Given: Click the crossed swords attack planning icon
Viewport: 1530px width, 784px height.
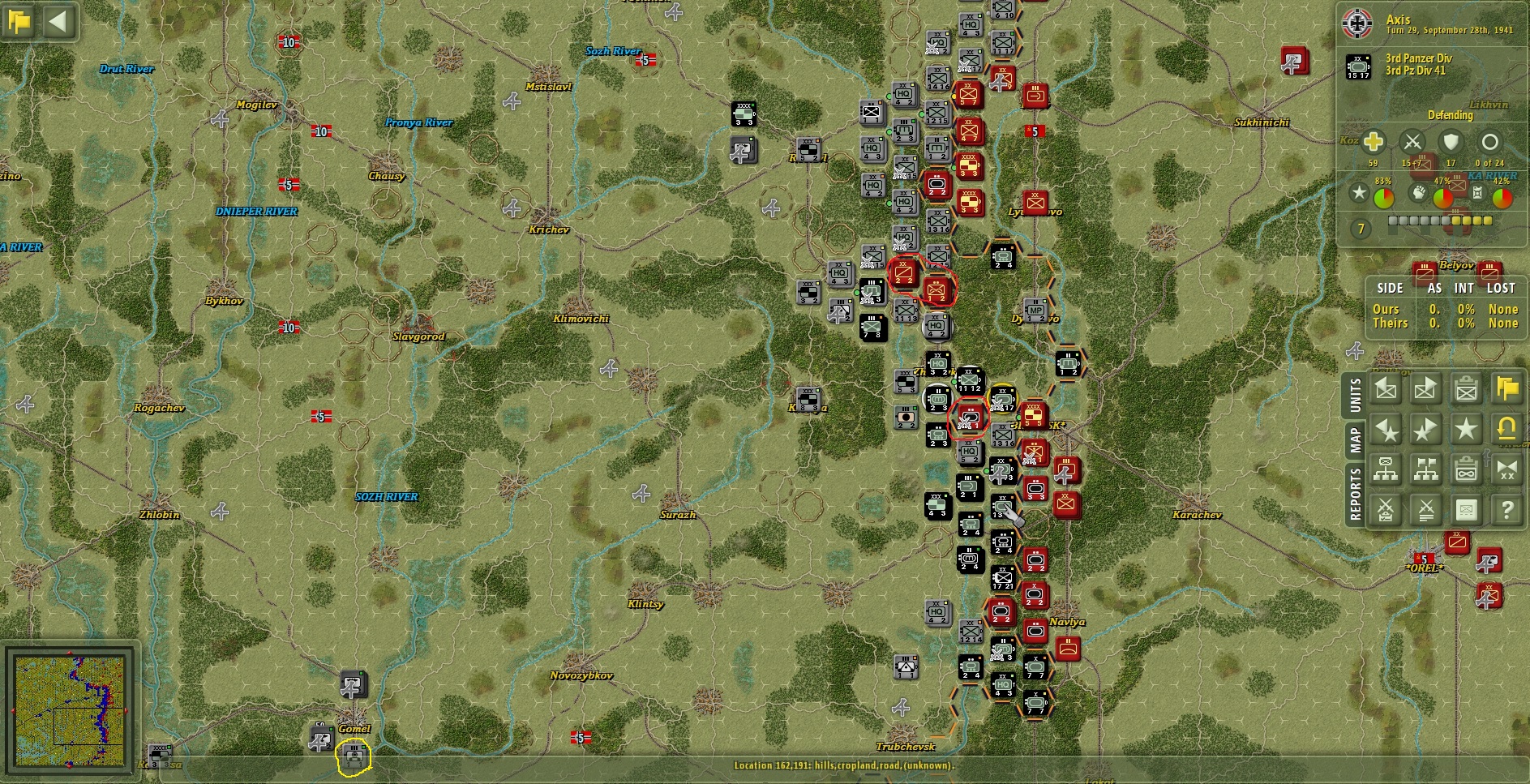Looking at the screenshot, I should [x=1386, y=510].
